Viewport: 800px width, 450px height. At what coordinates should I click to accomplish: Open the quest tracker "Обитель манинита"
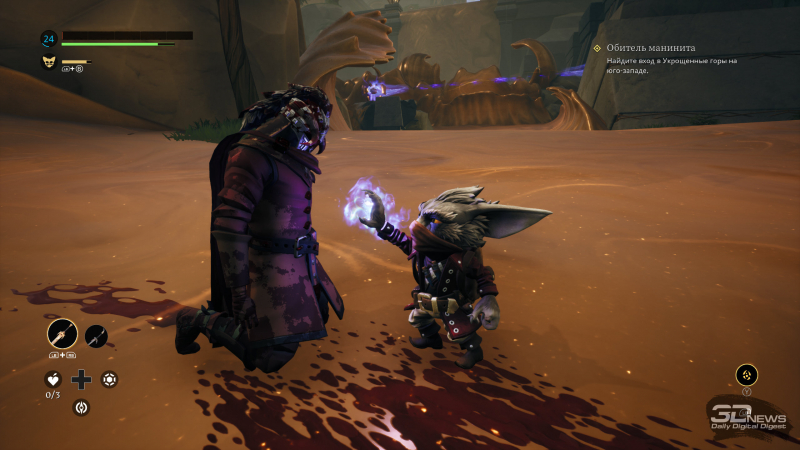click(650, 48)
